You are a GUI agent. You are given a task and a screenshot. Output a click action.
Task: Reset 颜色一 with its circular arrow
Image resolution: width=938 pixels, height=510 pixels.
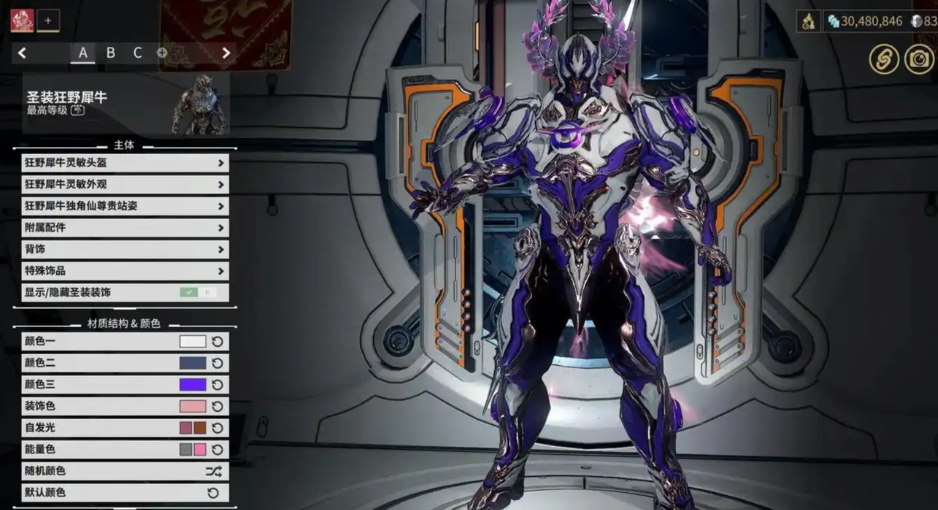[217, 342]
